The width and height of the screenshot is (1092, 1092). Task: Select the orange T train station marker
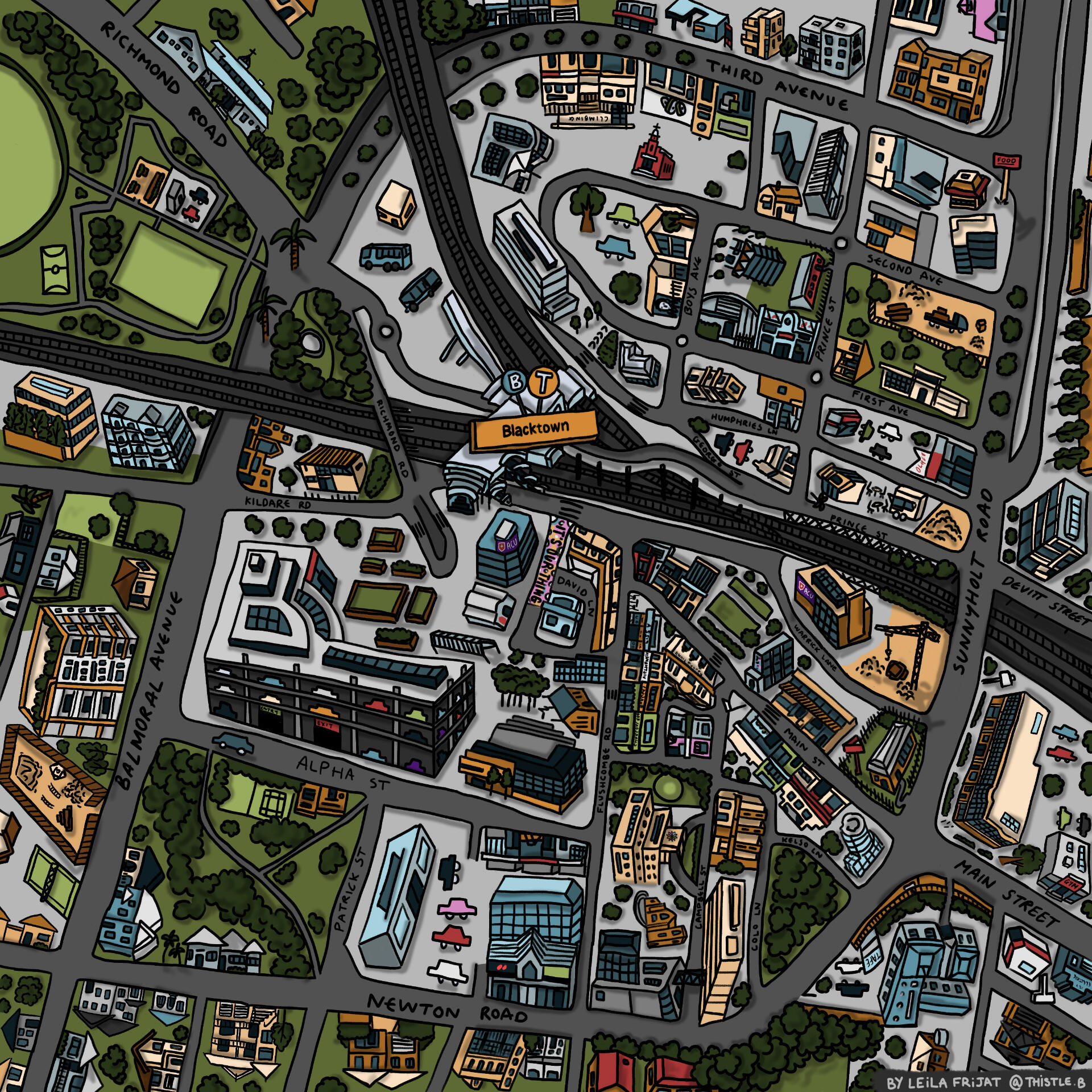coord(544,382)
